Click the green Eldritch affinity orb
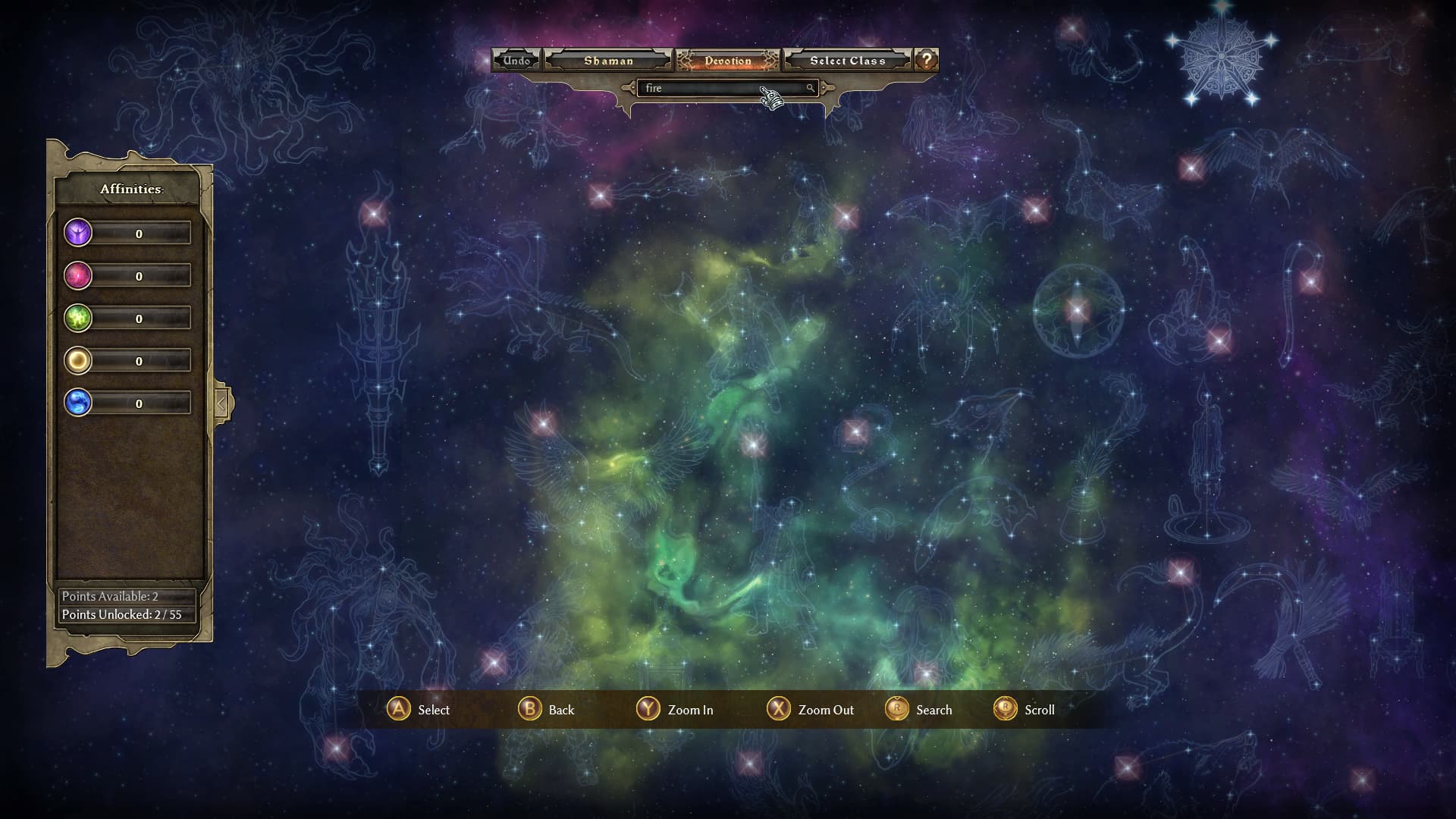Screen dimensions: 1456x819 coord(77,318)
